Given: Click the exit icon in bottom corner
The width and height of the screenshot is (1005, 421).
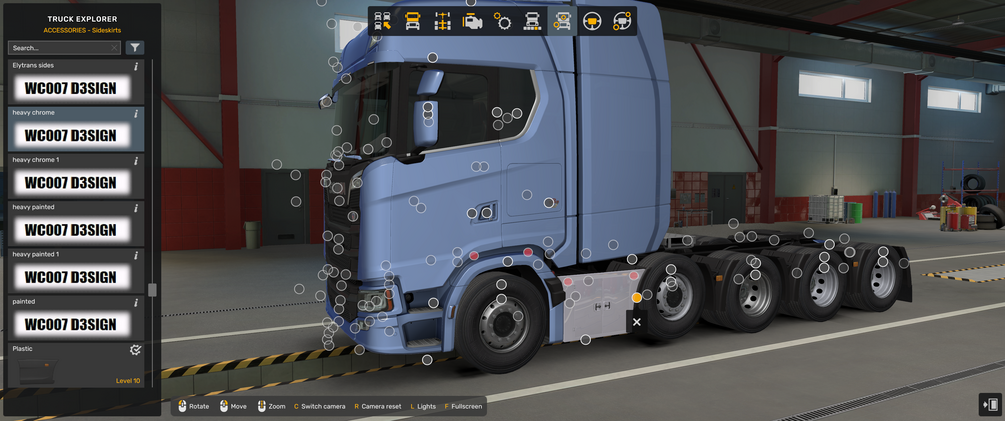Looking at the screenshot, I should (990, 404).
